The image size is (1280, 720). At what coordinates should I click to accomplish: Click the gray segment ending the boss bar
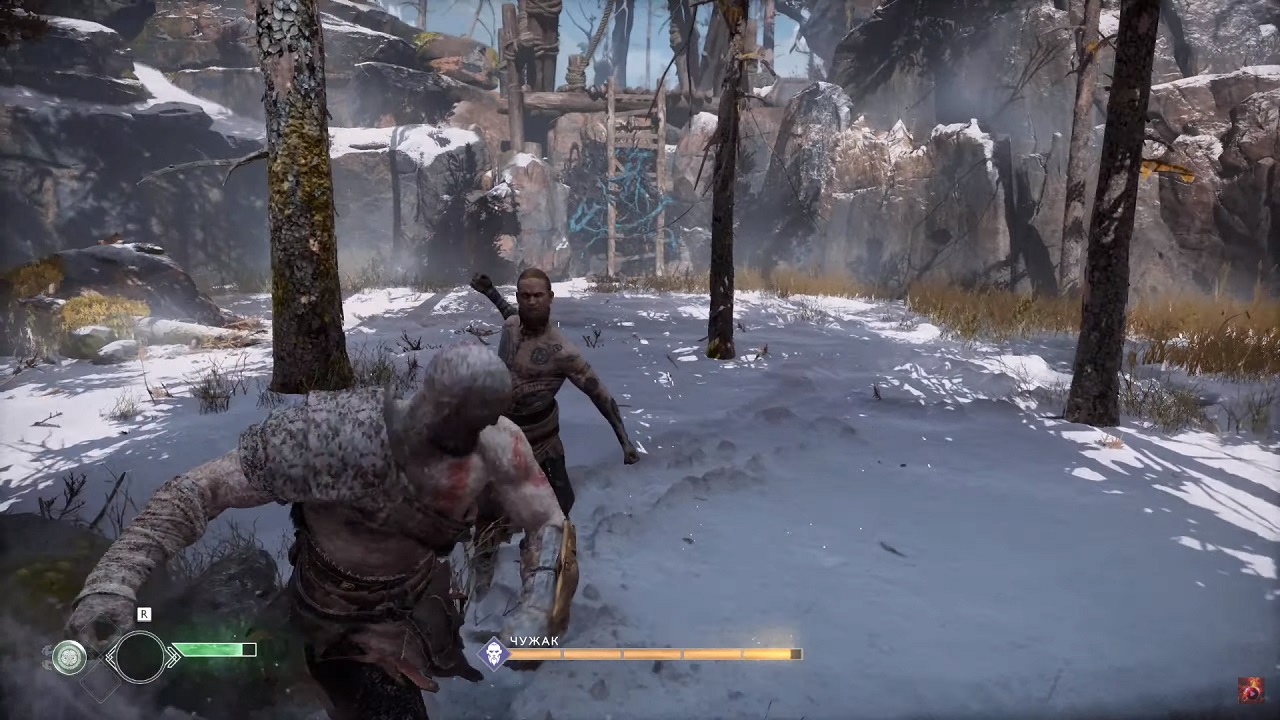(795, 654)
